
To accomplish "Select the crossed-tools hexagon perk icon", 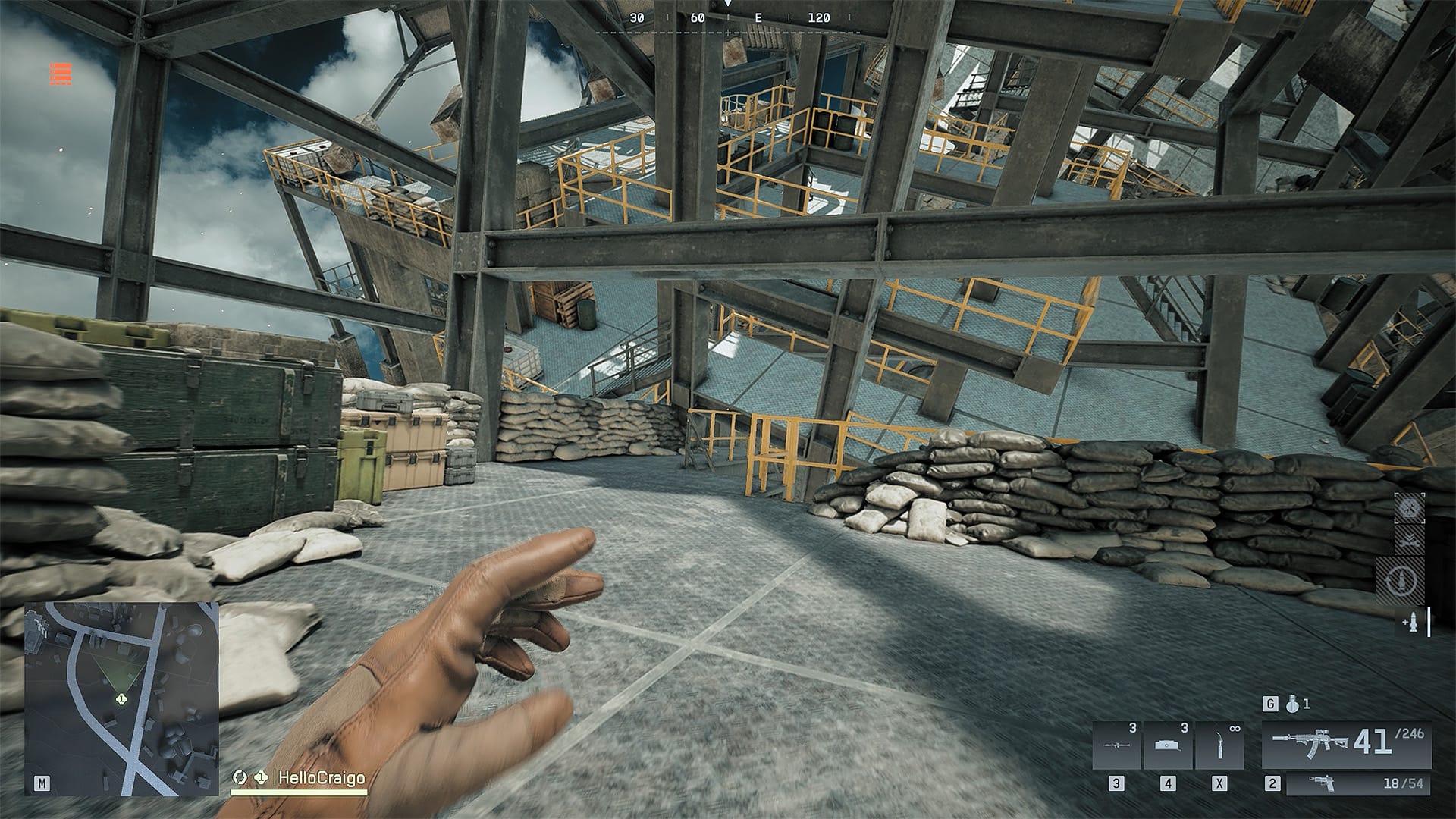I will [x=1410, y=509].
